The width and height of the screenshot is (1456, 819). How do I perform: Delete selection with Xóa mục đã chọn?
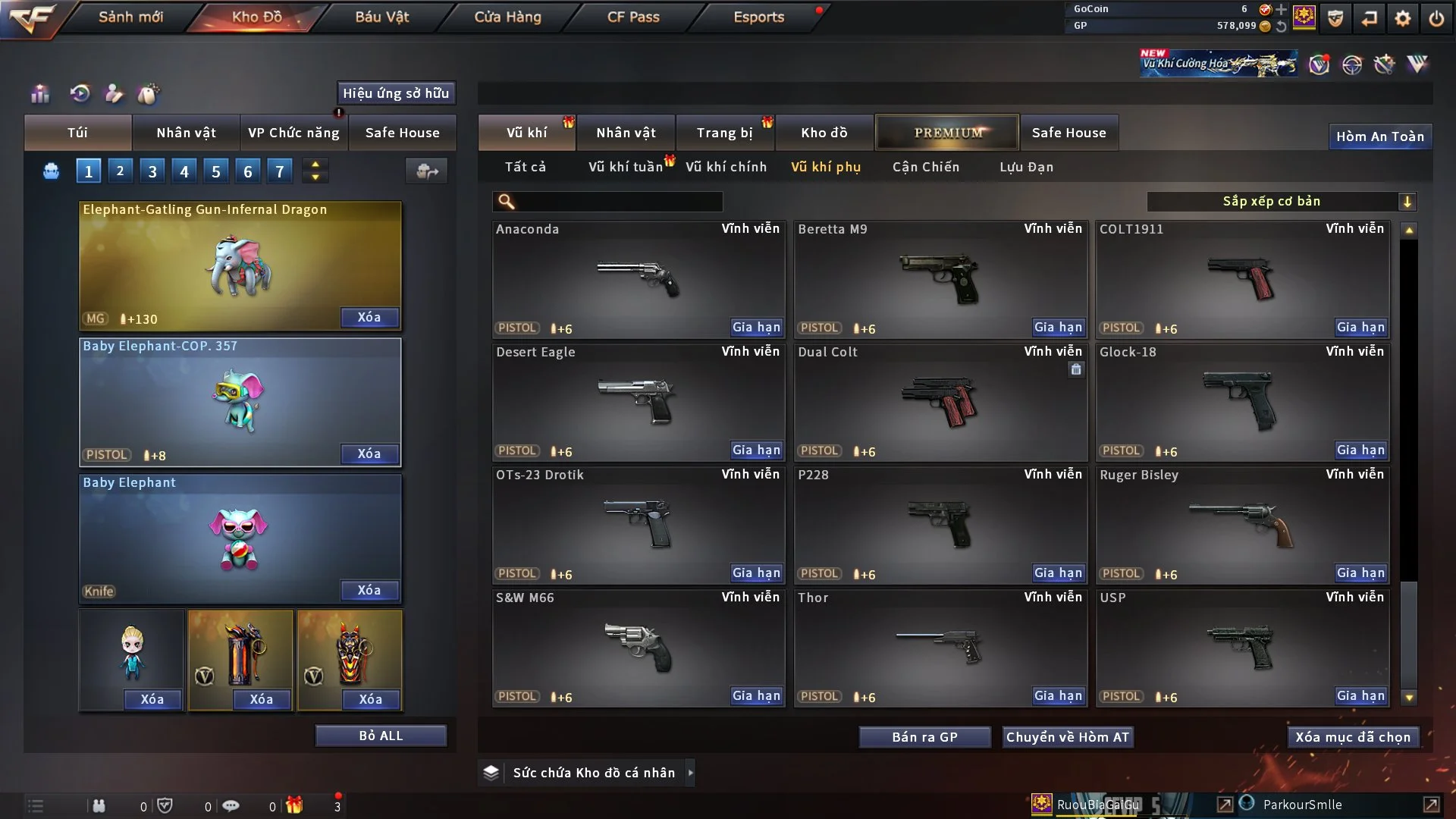click(1352, 737)
